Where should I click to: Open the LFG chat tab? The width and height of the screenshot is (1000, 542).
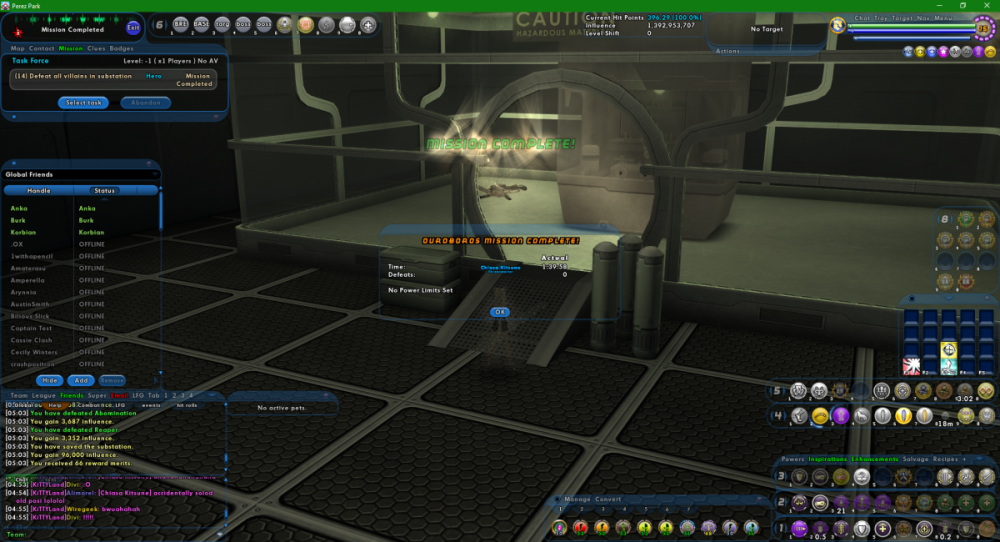139,396
